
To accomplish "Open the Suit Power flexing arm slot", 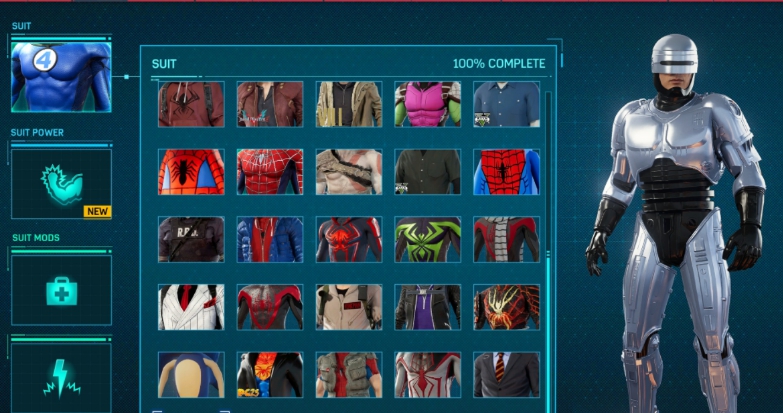I will coord(61,184).
